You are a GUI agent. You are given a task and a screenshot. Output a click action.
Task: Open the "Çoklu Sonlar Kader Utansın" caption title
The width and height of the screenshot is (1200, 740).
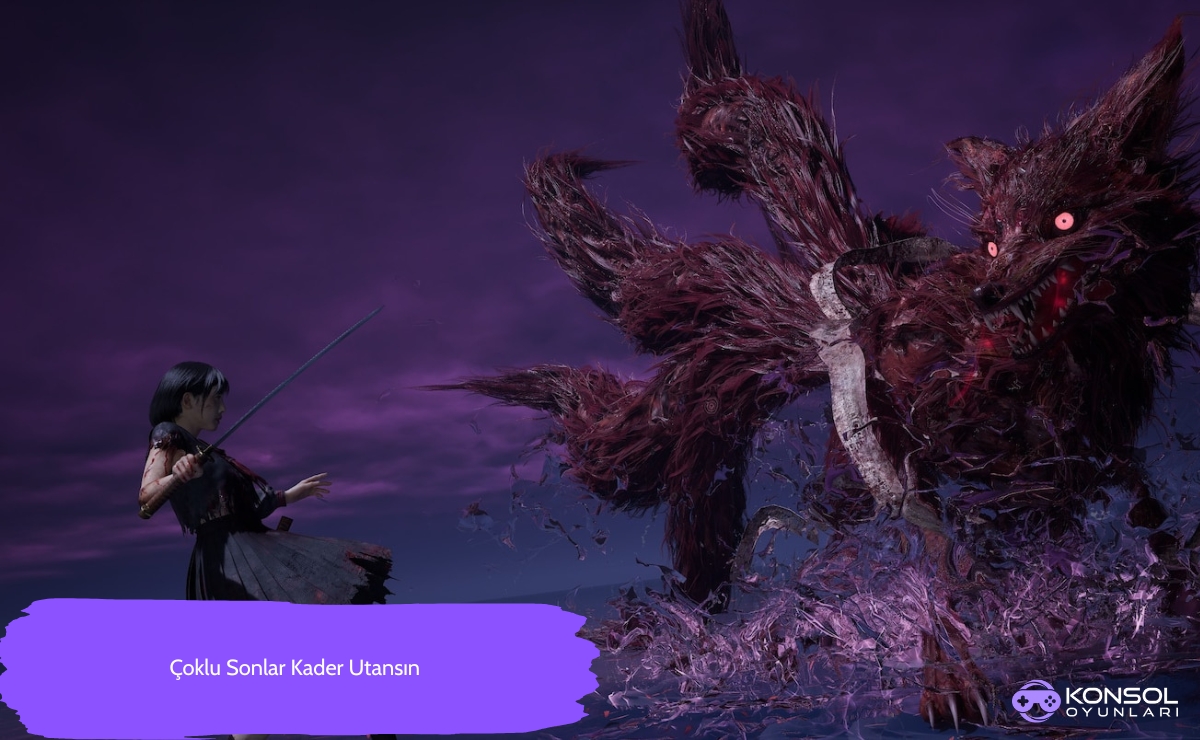[x=294, y=668]
